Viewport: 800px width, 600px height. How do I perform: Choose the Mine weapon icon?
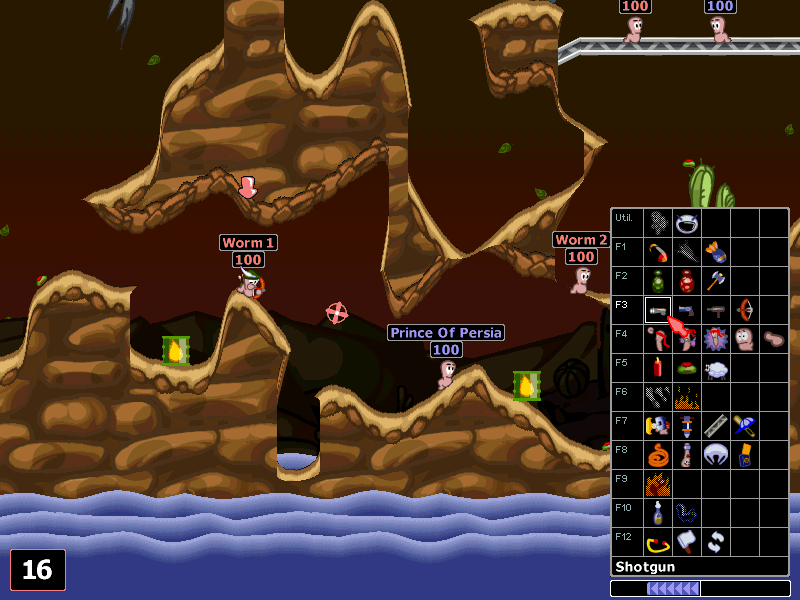[686, 368]
